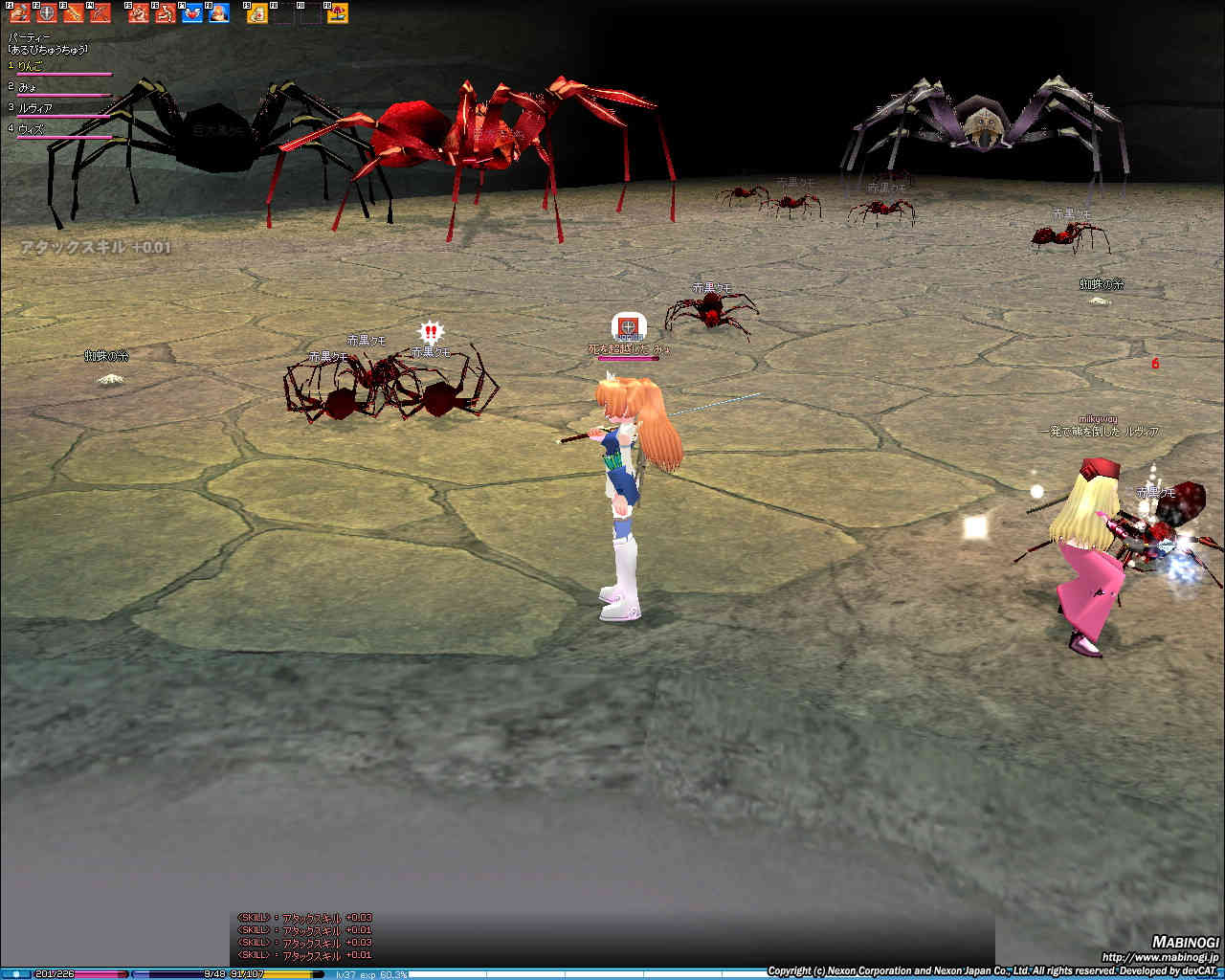This screenshot has height=980, width=1225.
Task: Activate the F7 winged heart skill
Action: point(192,13)
